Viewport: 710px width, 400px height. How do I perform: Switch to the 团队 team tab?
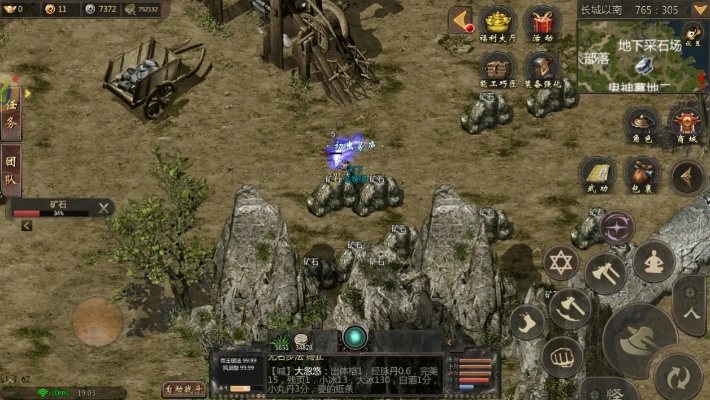click(x=11, y=170)
